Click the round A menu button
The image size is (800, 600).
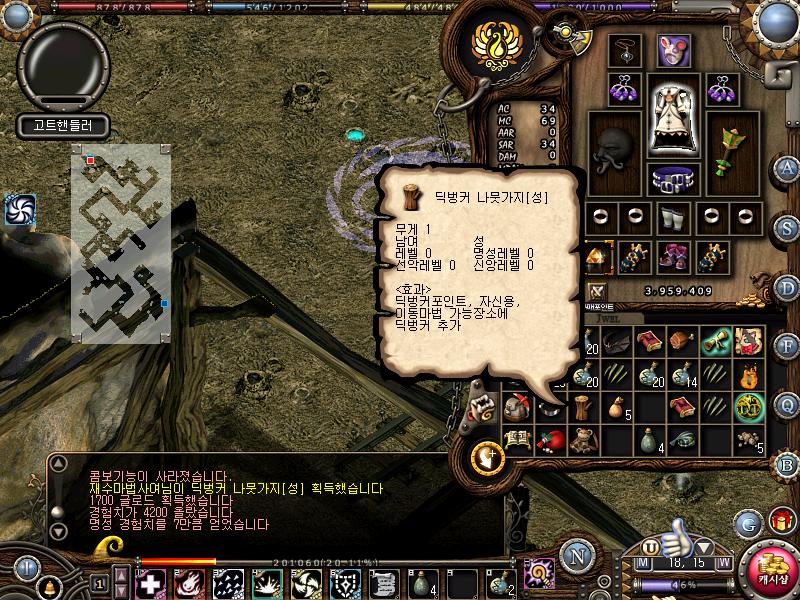(788, 168)
